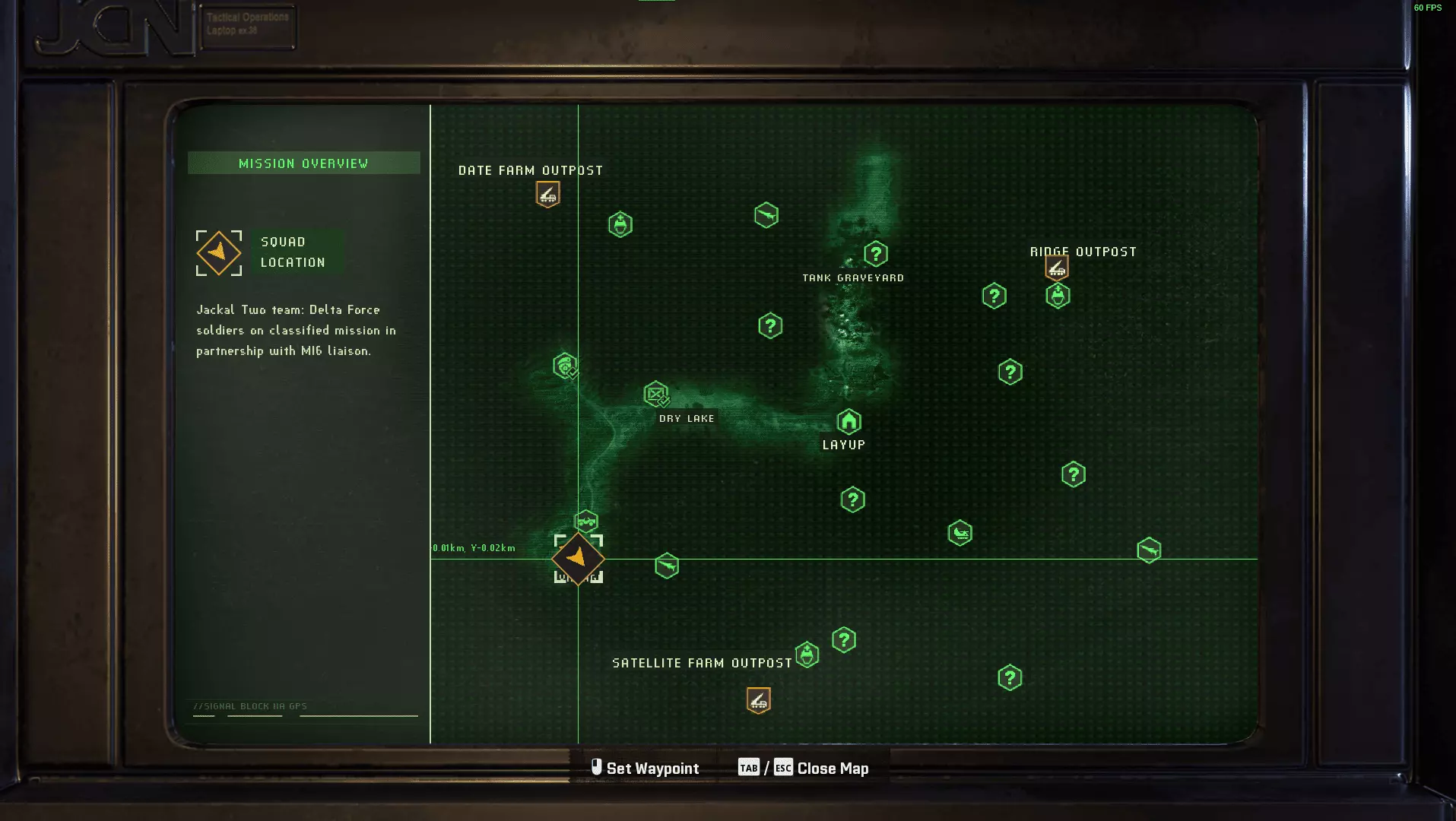Select the helmet marker below Ridge Outpost

click(1058, 296)
